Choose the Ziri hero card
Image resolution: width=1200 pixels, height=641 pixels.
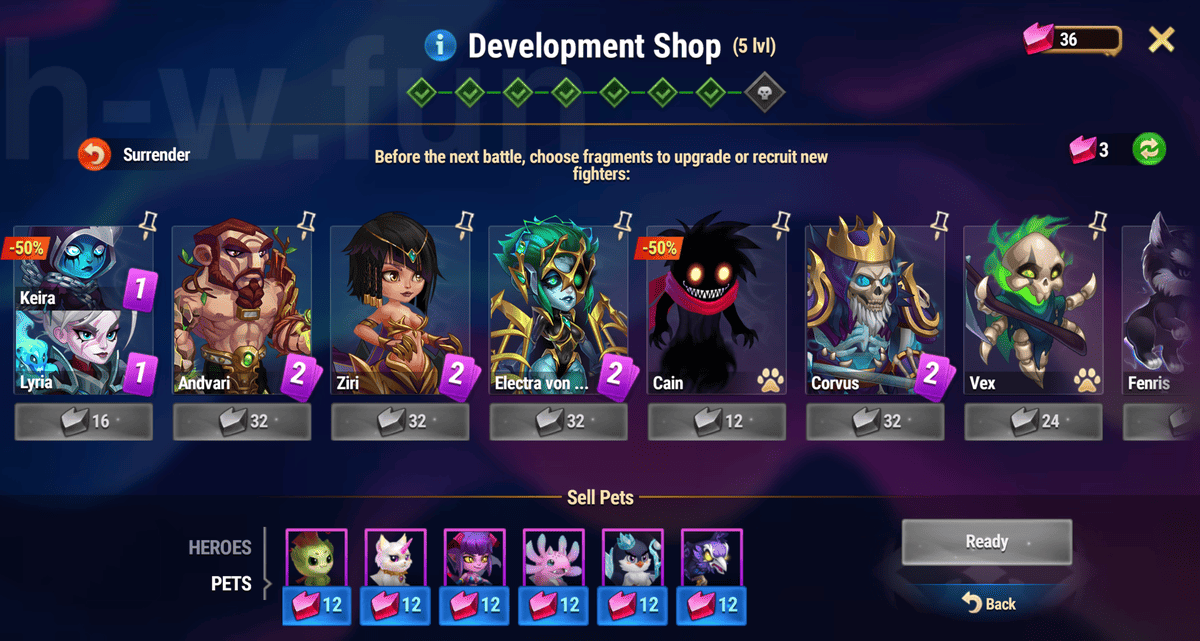[x=399, y=312]
